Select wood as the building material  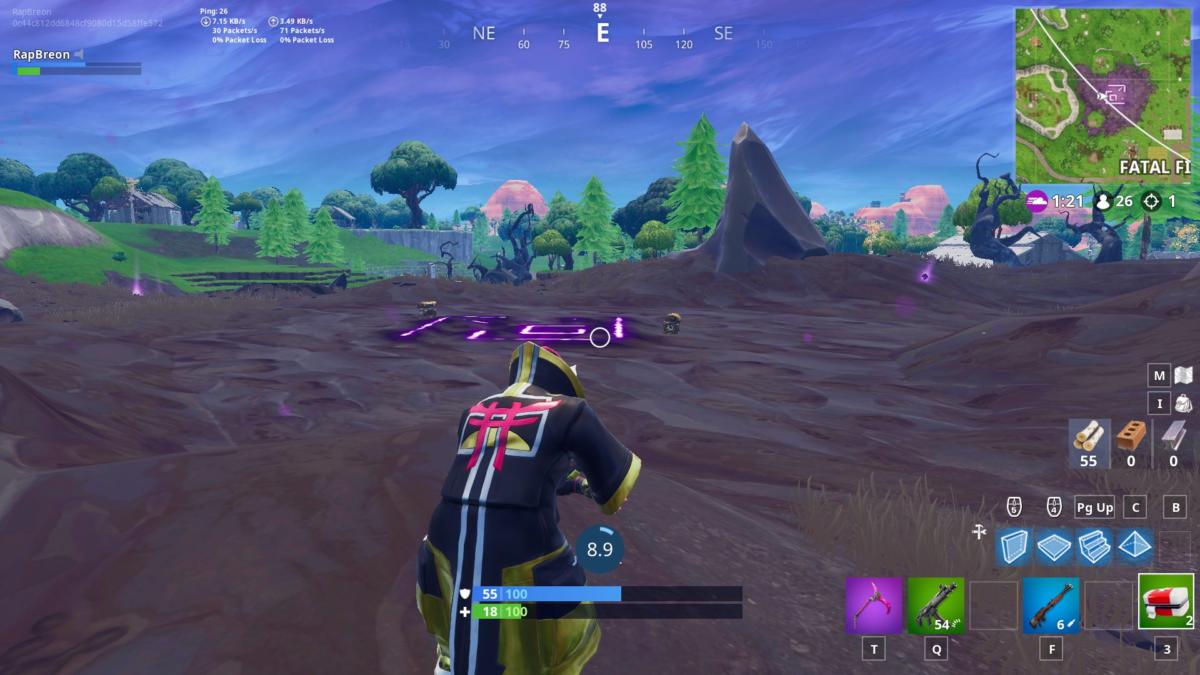tap(1088, 443)
